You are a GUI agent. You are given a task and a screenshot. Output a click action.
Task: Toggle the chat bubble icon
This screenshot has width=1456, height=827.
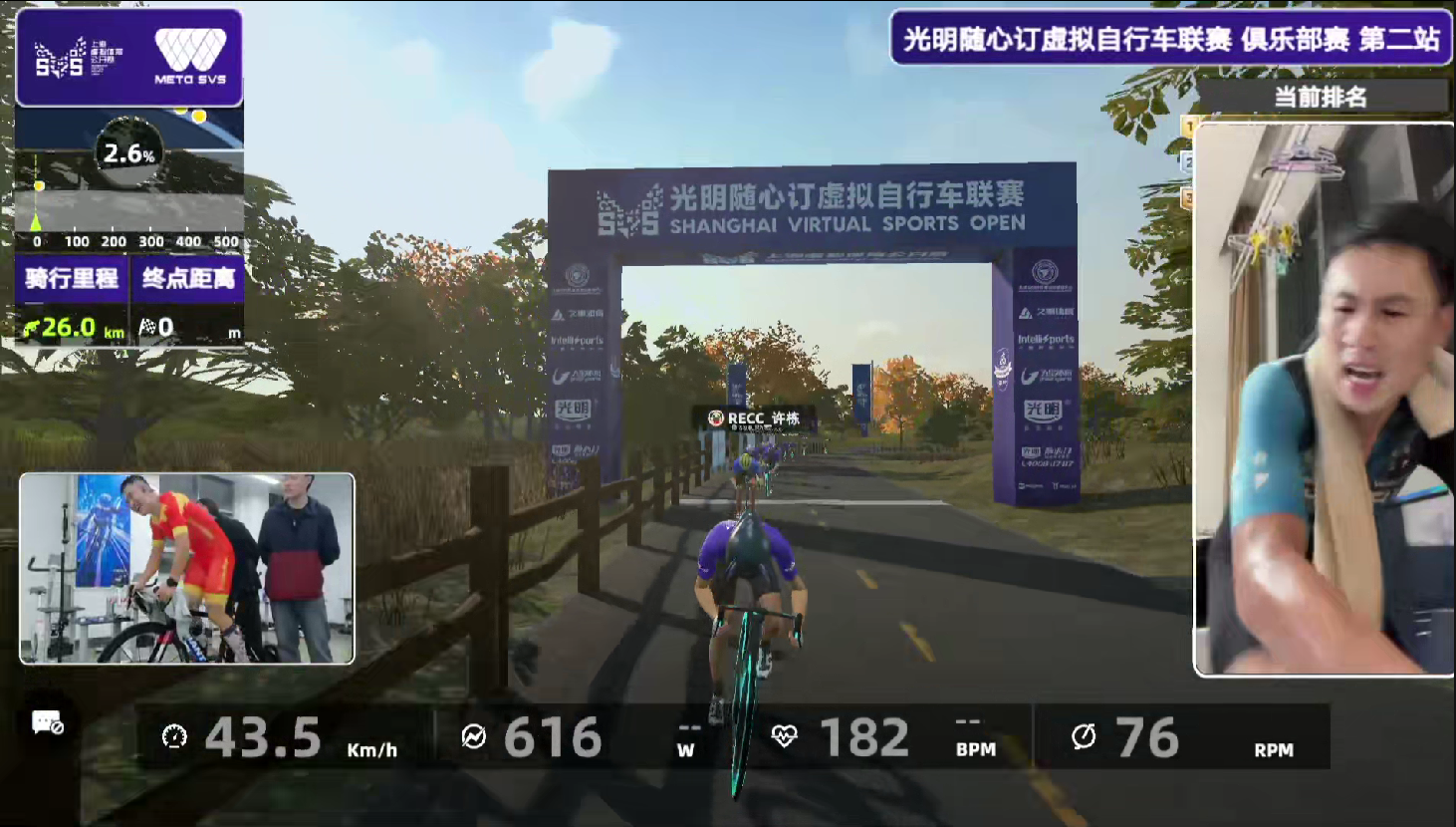pyautogui.click(x=47, y=722)
